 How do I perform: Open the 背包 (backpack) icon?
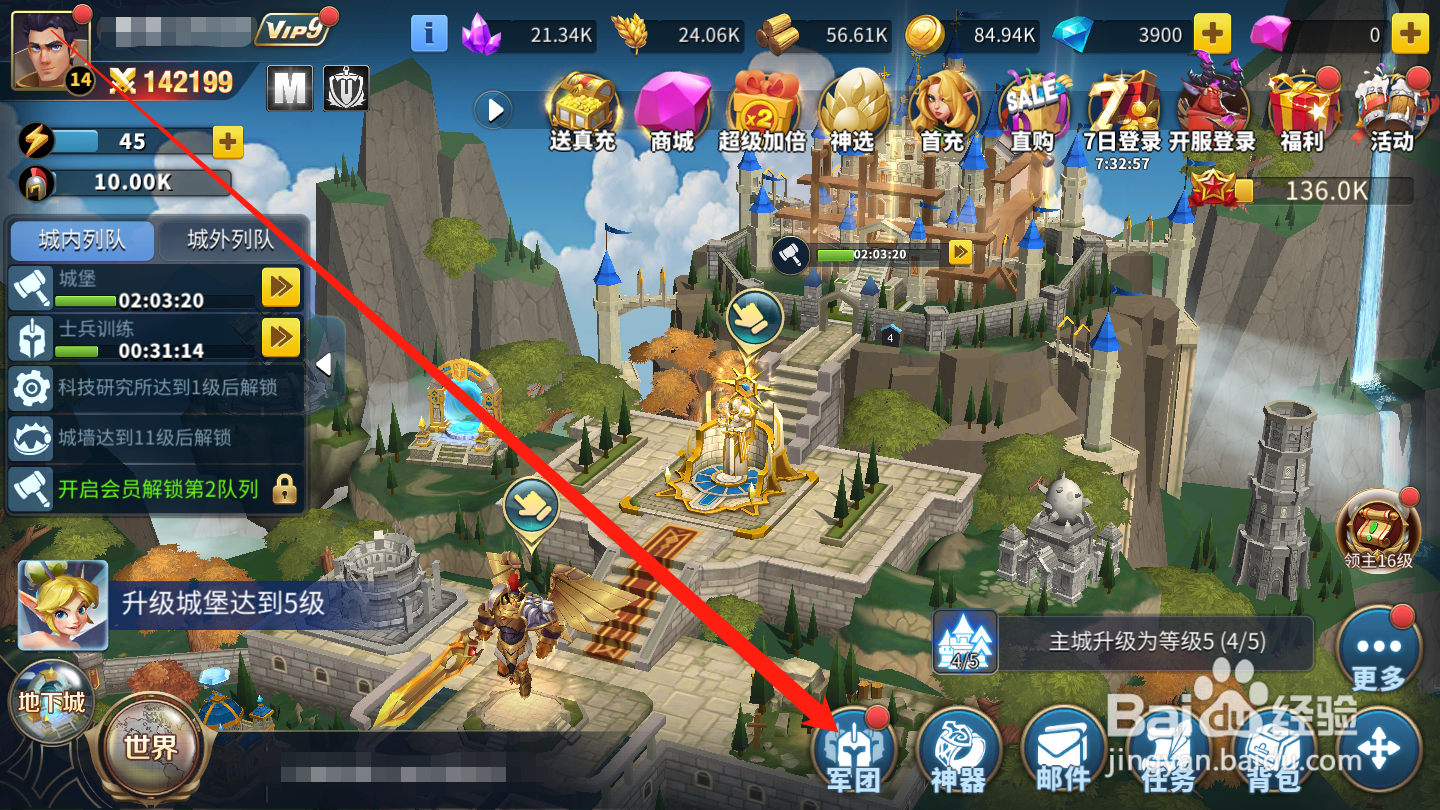[1272, 748]
